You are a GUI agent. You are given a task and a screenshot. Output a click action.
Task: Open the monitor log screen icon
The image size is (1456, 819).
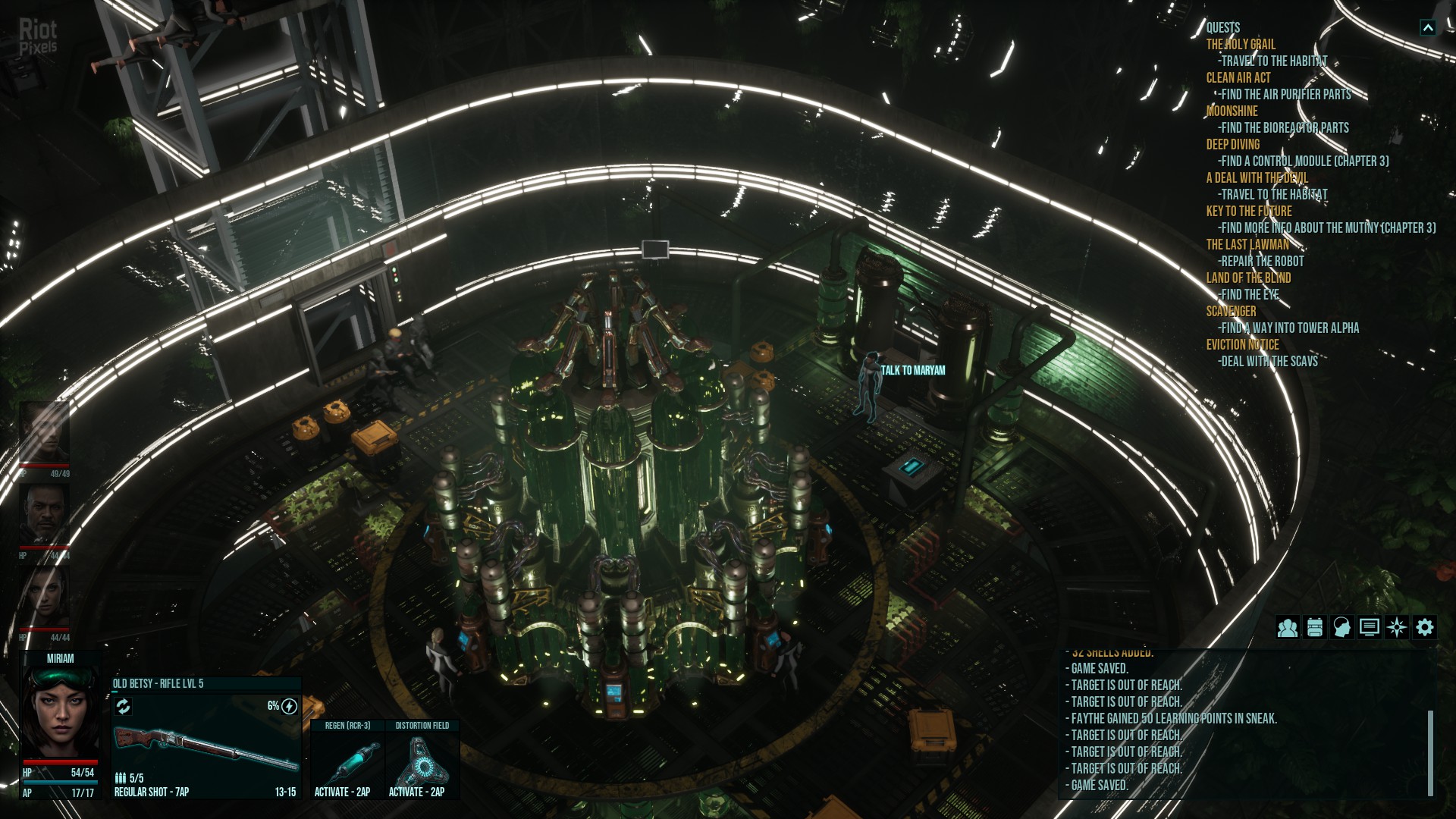pyautogui.click(x=1369, y=628)
